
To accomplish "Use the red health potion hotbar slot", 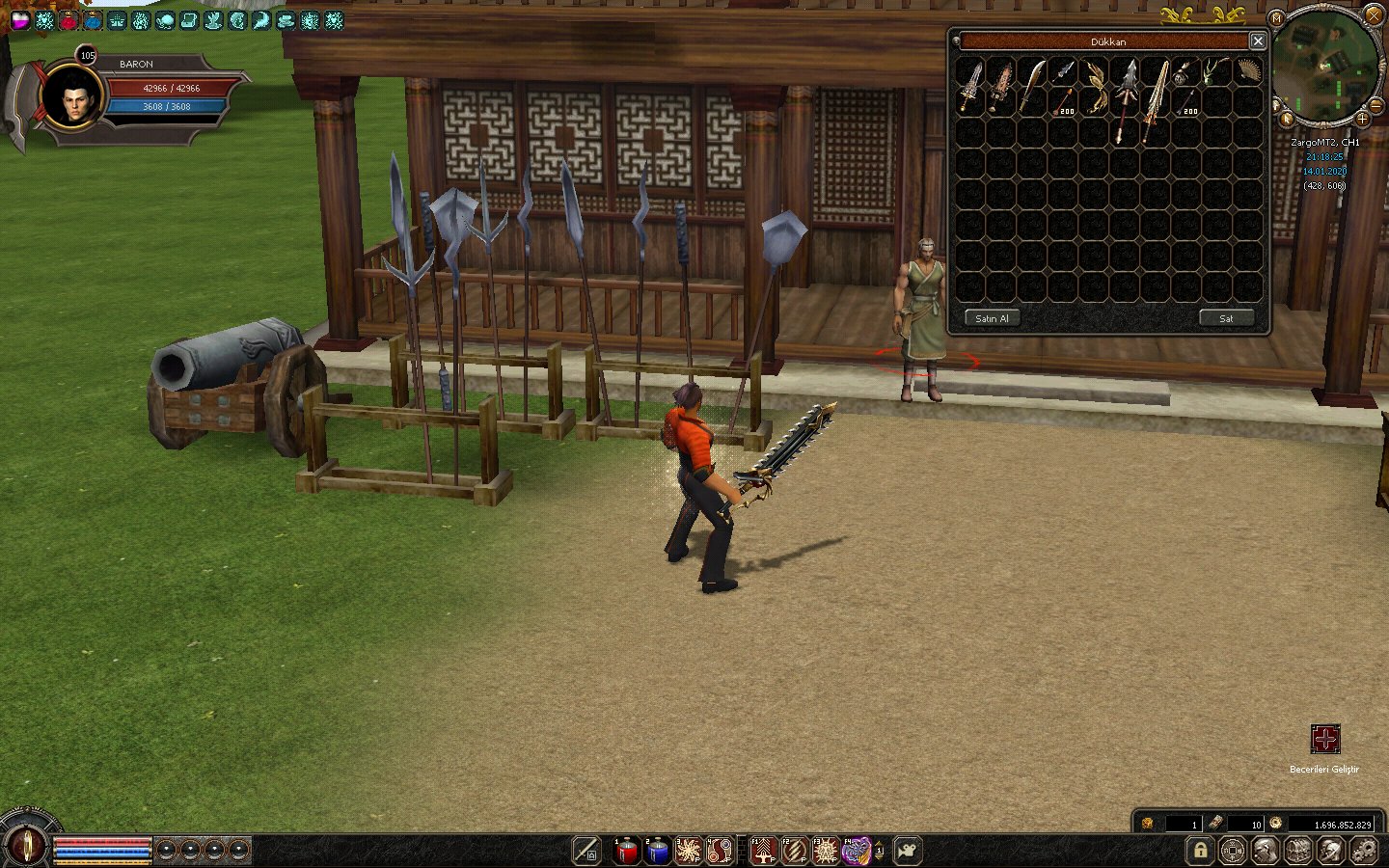I will (627, 851).
